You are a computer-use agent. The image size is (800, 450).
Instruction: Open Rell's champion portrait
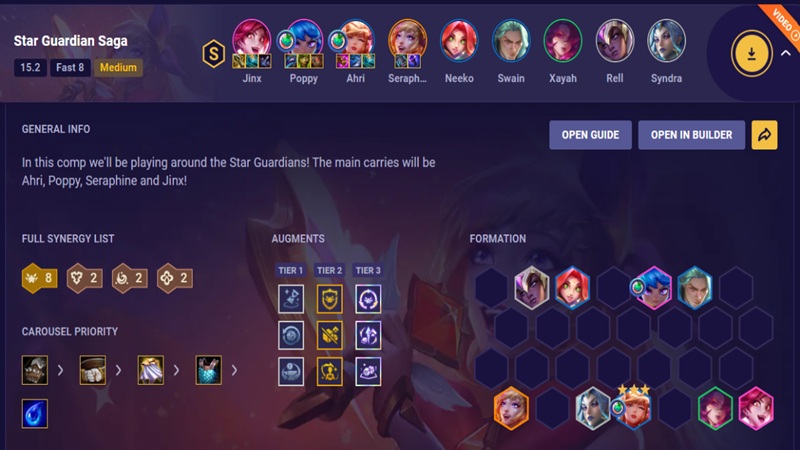pyautogui.click(x=614, y=40)
